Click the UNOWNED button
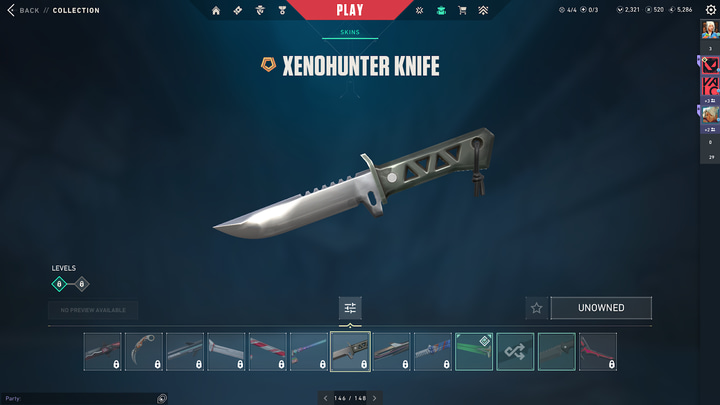The height and width of the screenshot is (405, 720). tap(600, 308)
